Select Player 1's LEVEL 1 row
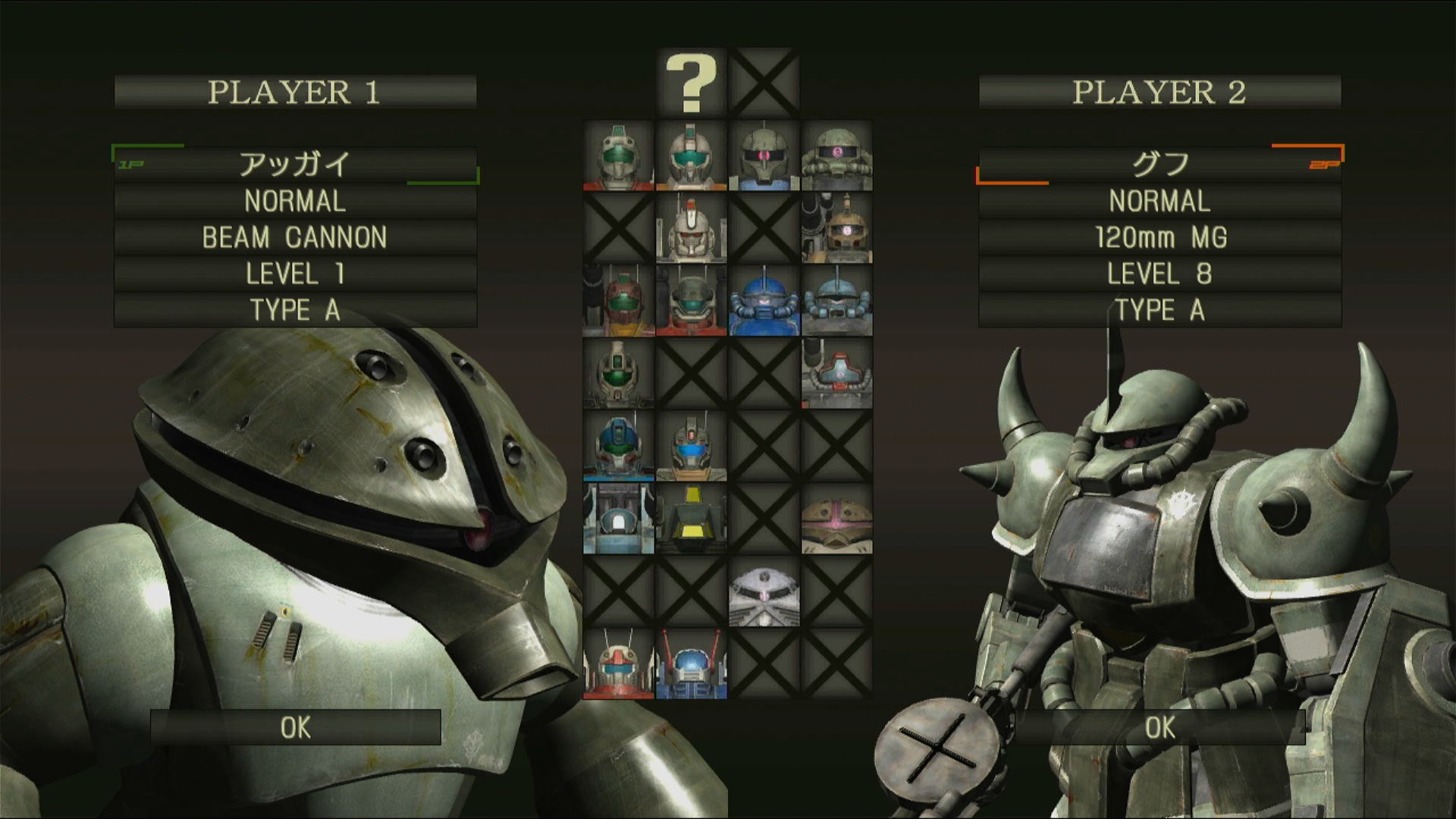 (295, 274)
